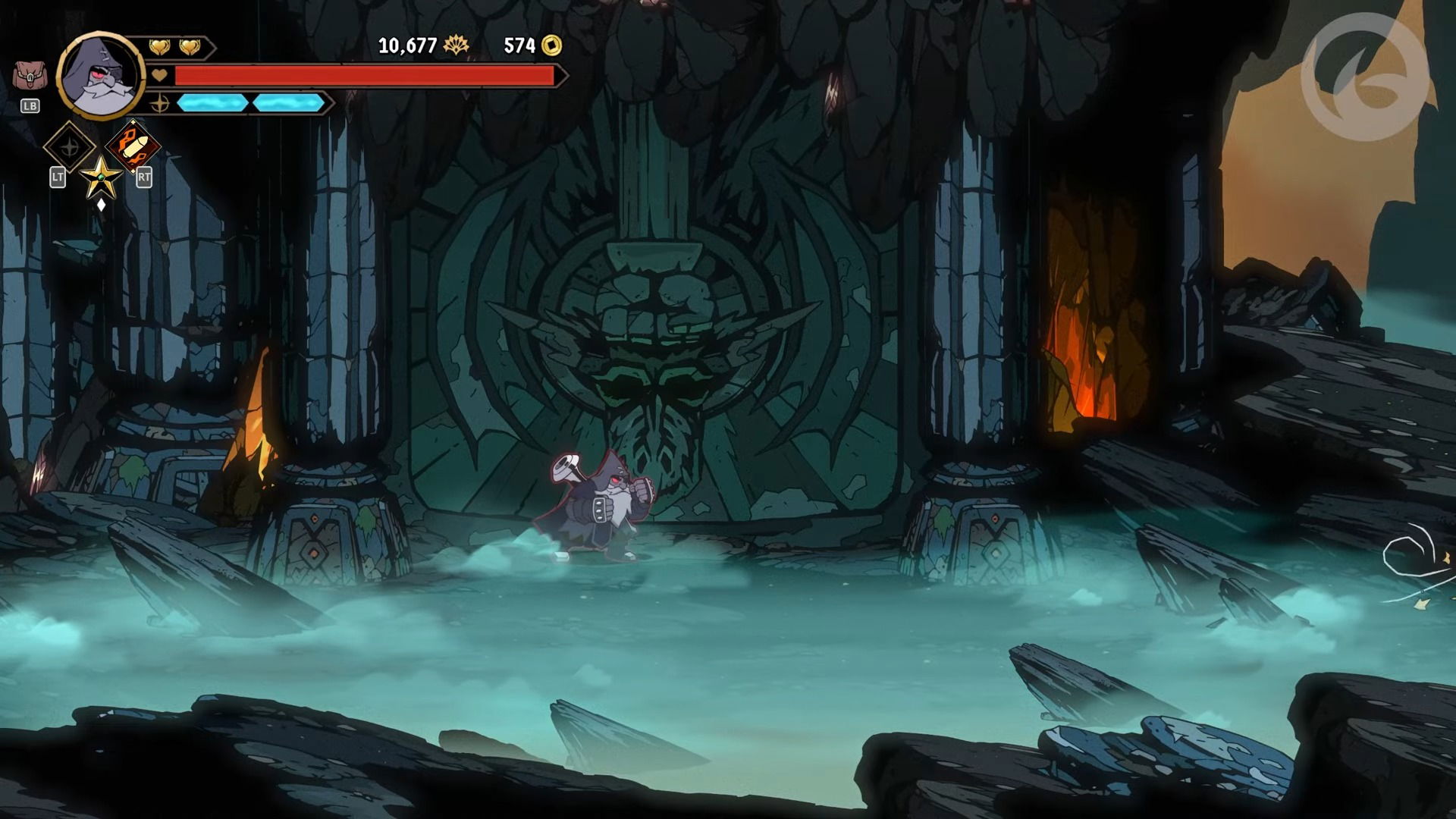Screen dimensions: 1456x819
Task: Select the empty compass-star ability slot
Action: tap(69, 146)
